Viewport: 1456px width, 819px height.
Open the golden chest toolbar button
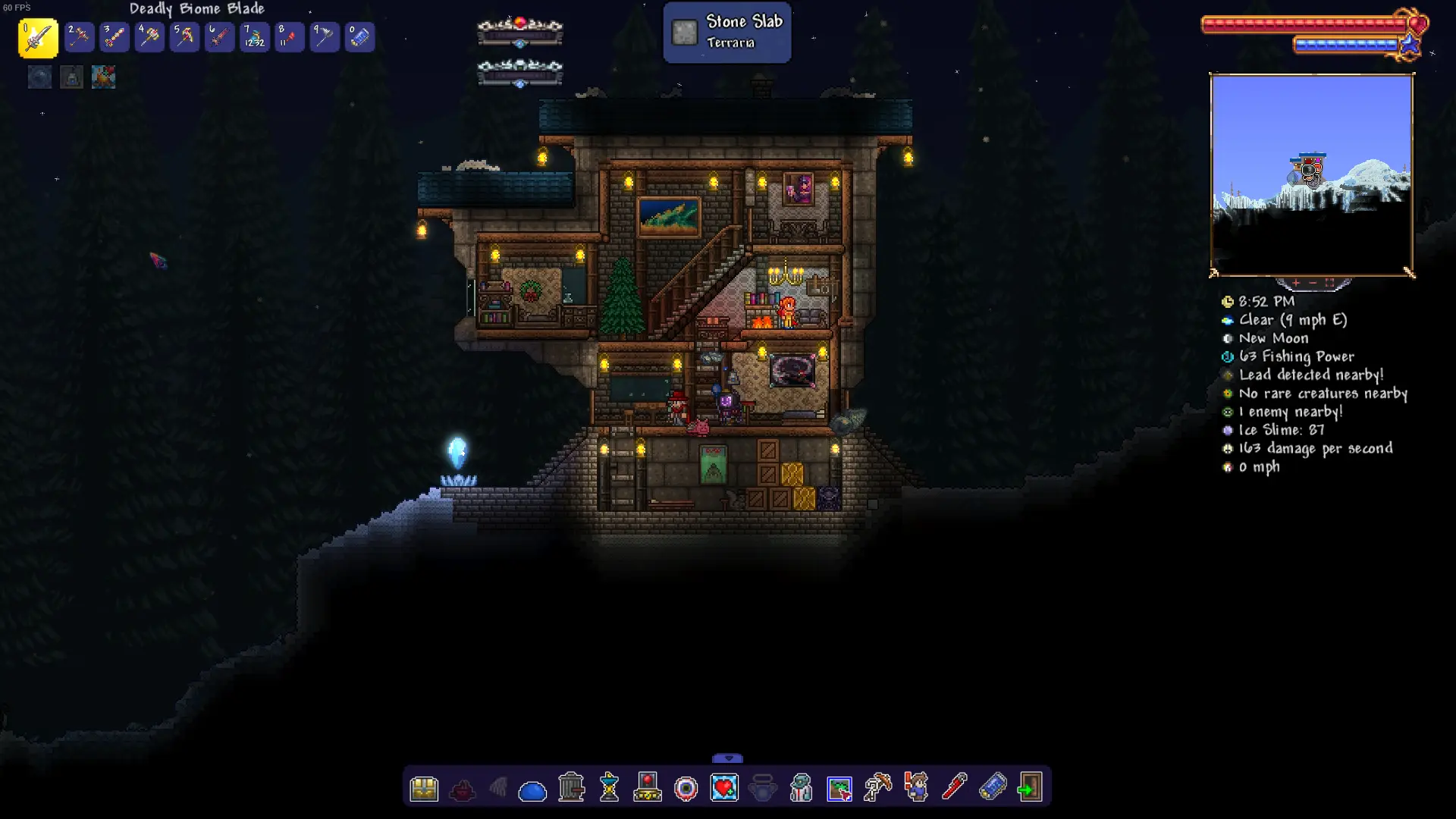[424, 789]
